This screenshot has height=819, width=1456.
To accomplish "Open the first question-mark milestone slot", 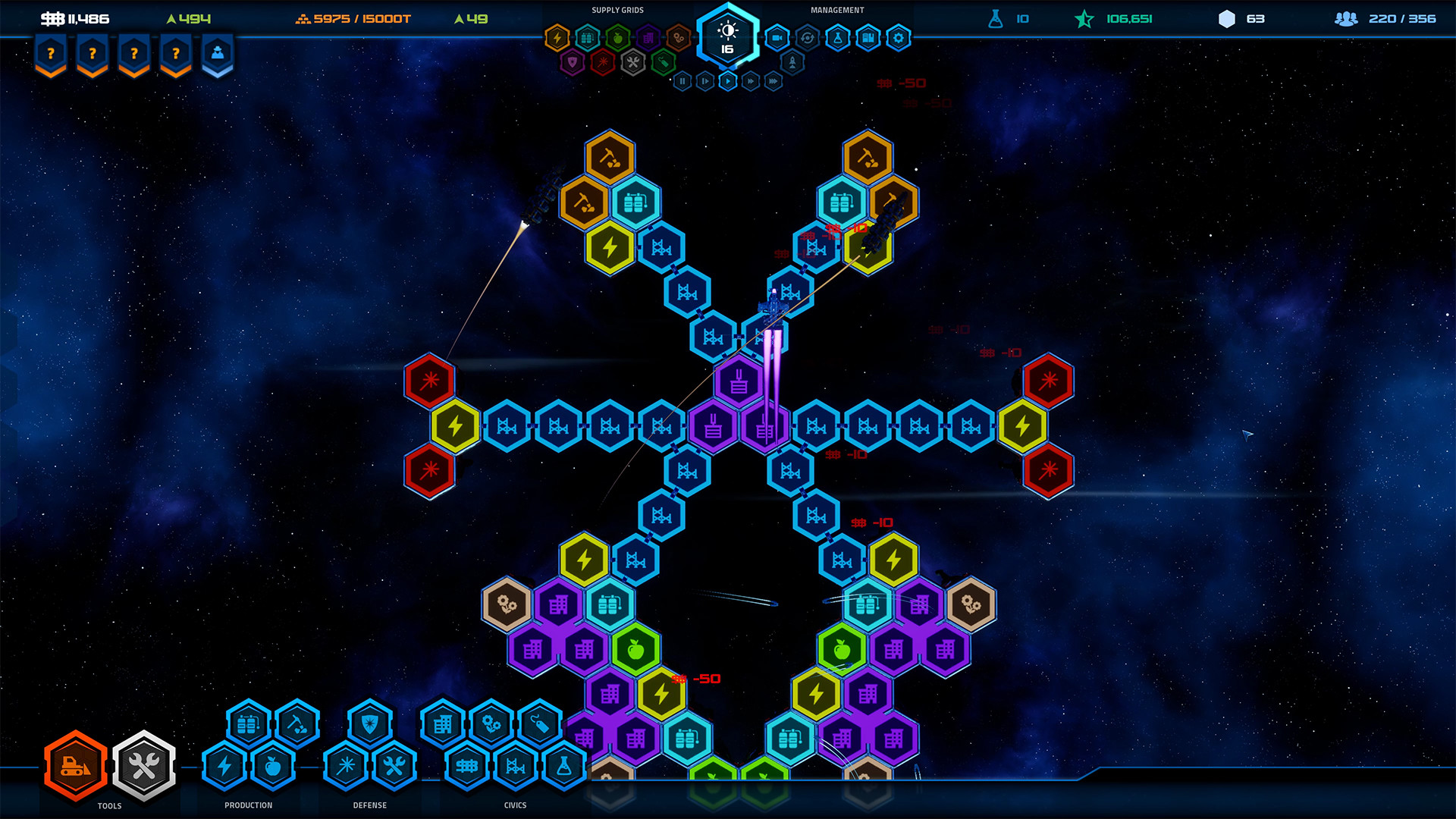I will click(x=49, y=53).
